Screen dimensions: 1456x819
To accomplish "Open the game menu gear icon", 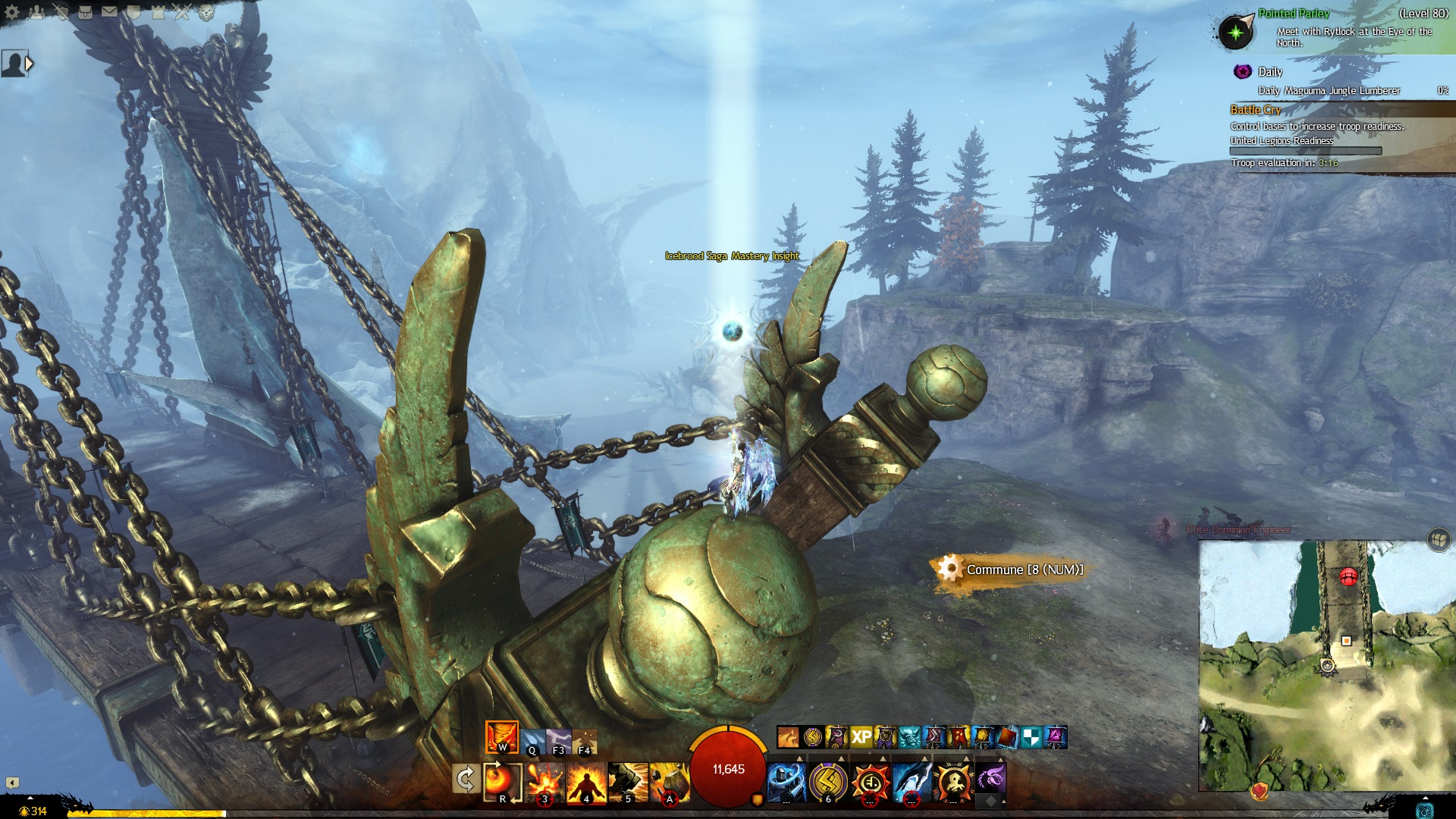I will pos(12,12).
